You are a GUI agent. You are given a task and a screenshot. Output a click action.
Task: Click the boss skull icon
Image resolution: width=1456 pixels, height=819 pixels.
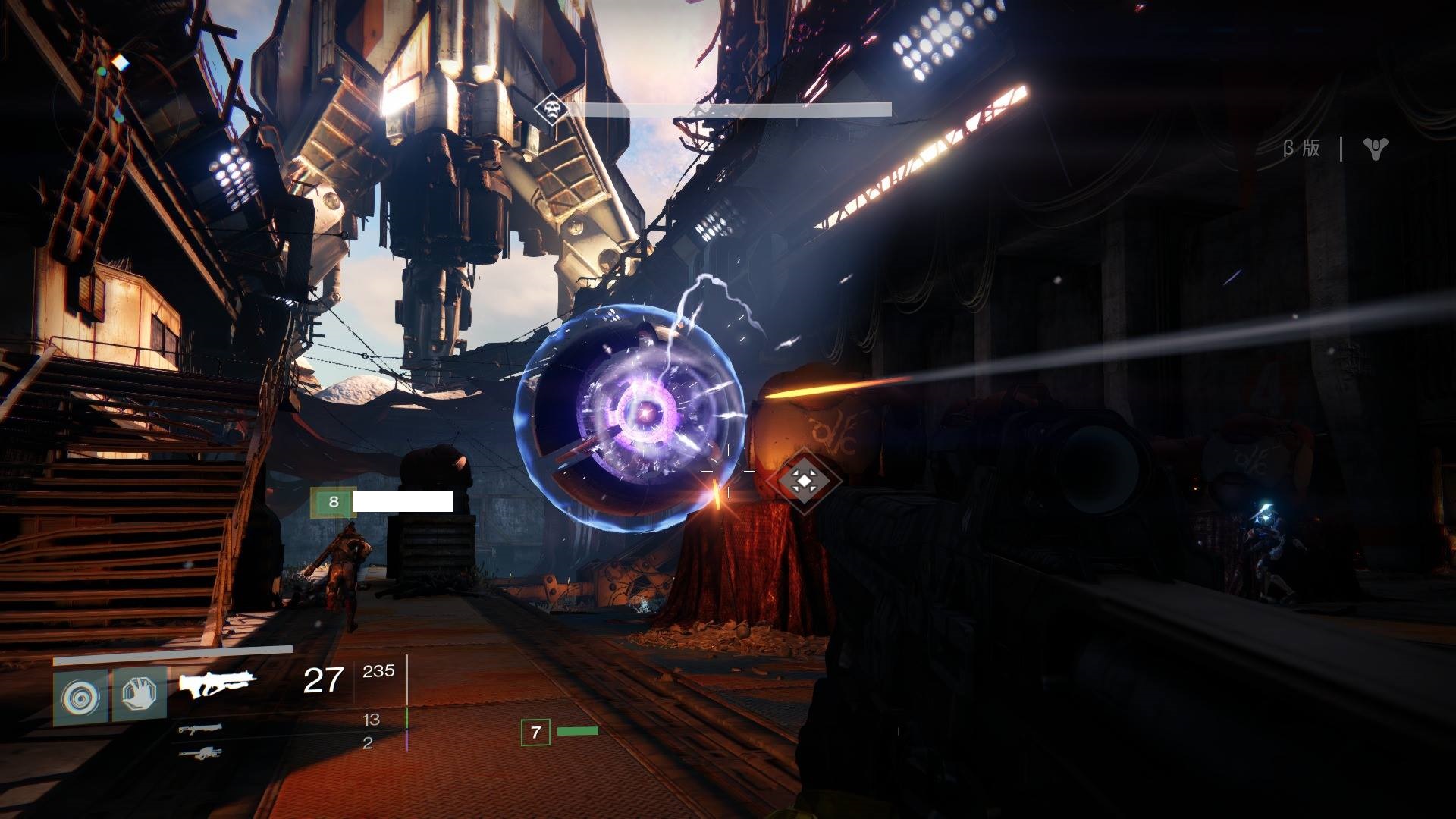coord(551,111)
